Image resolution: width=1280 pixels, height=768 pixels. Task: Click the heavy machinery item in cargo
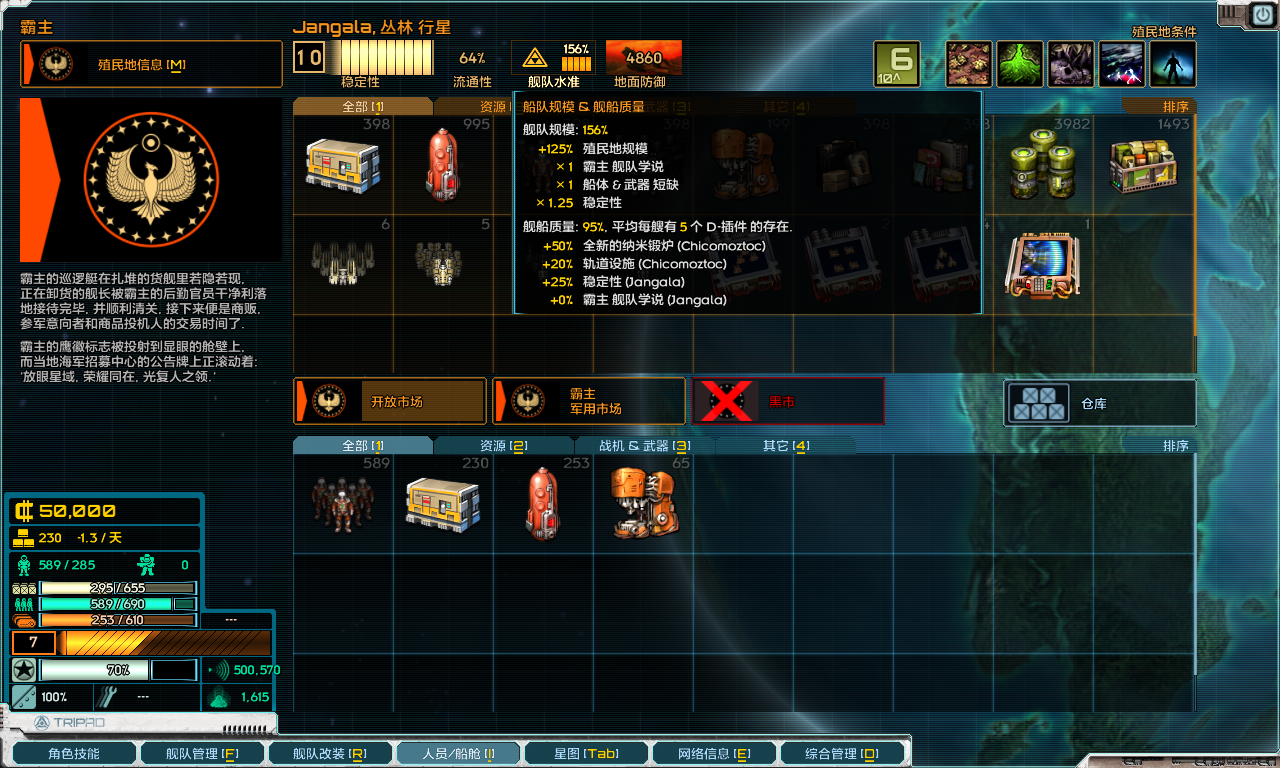click(645, 505)
